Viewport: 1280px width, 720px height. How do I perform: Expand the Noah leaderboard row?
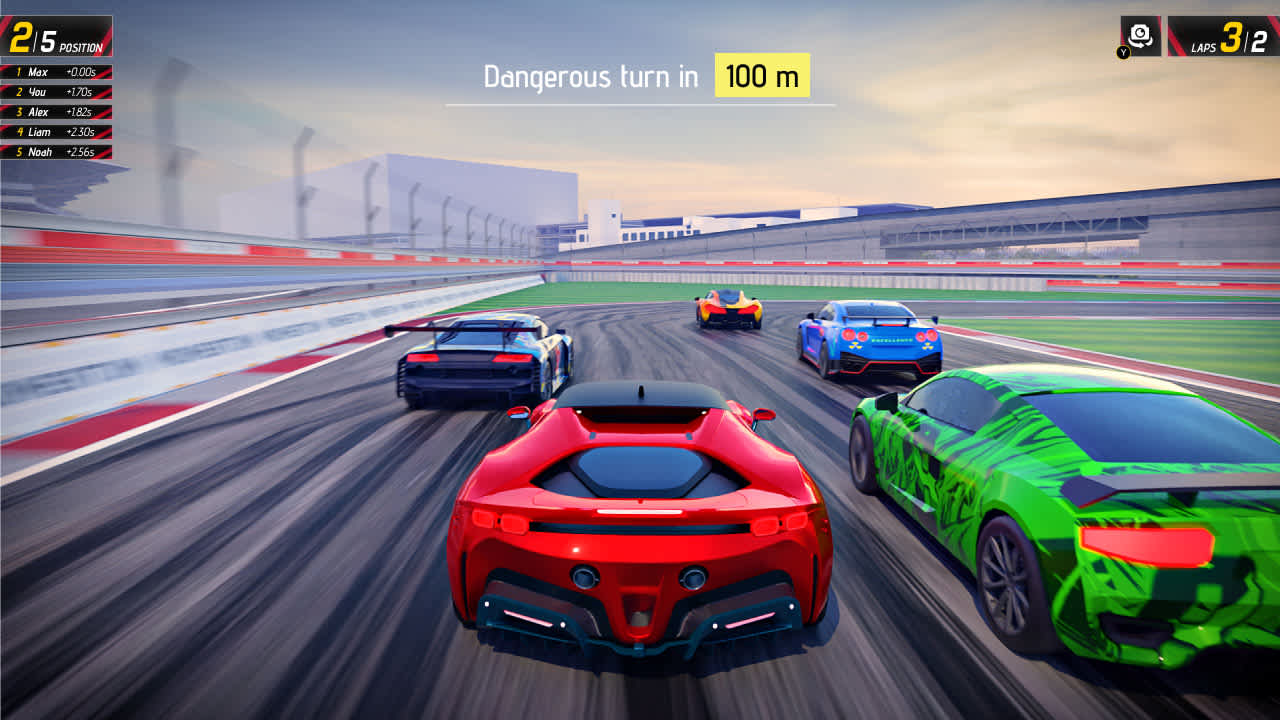55,151
